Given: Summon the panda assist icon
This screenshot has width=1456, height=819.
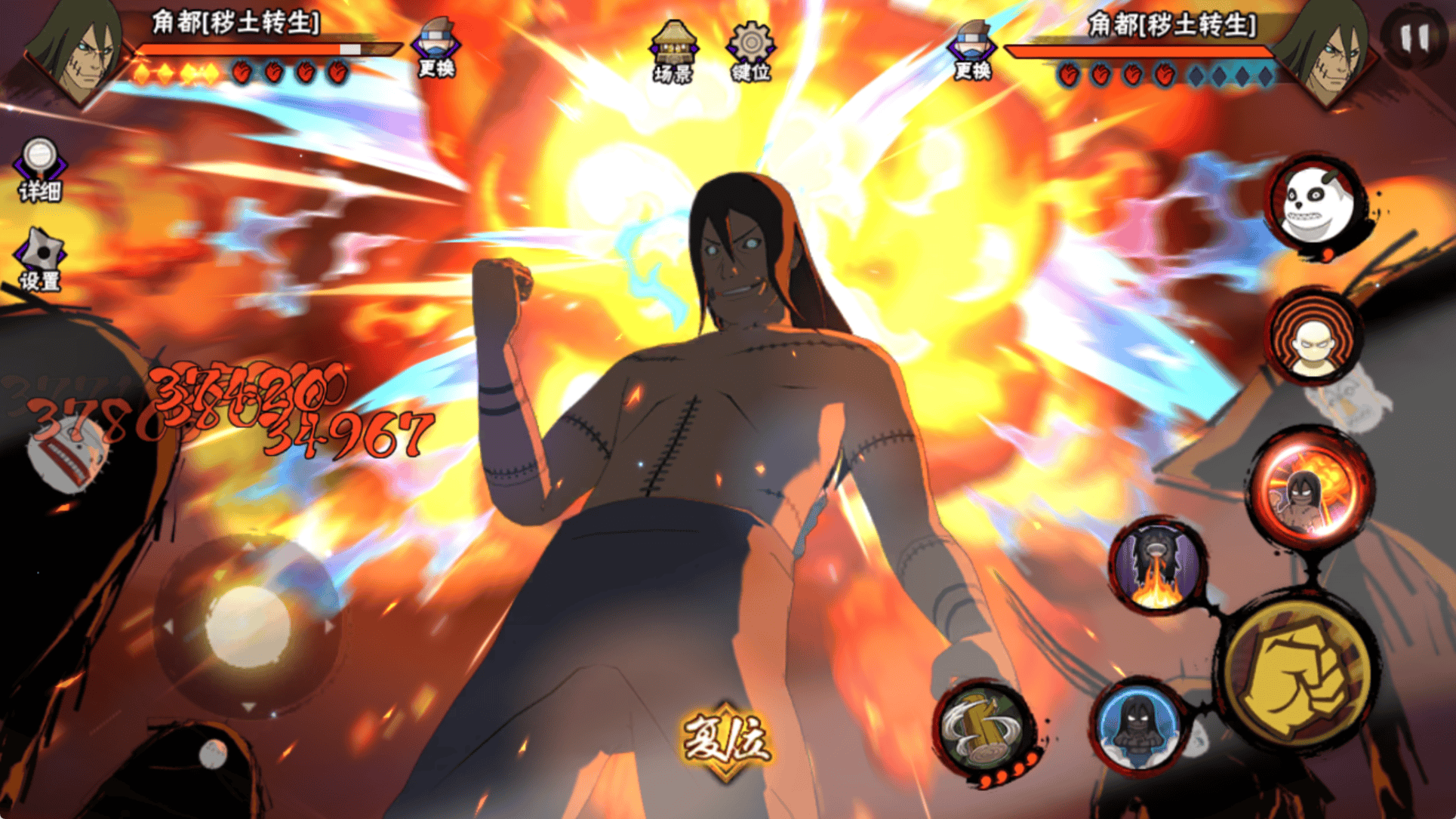Looking at the screenshot, I should point(1316,204).
